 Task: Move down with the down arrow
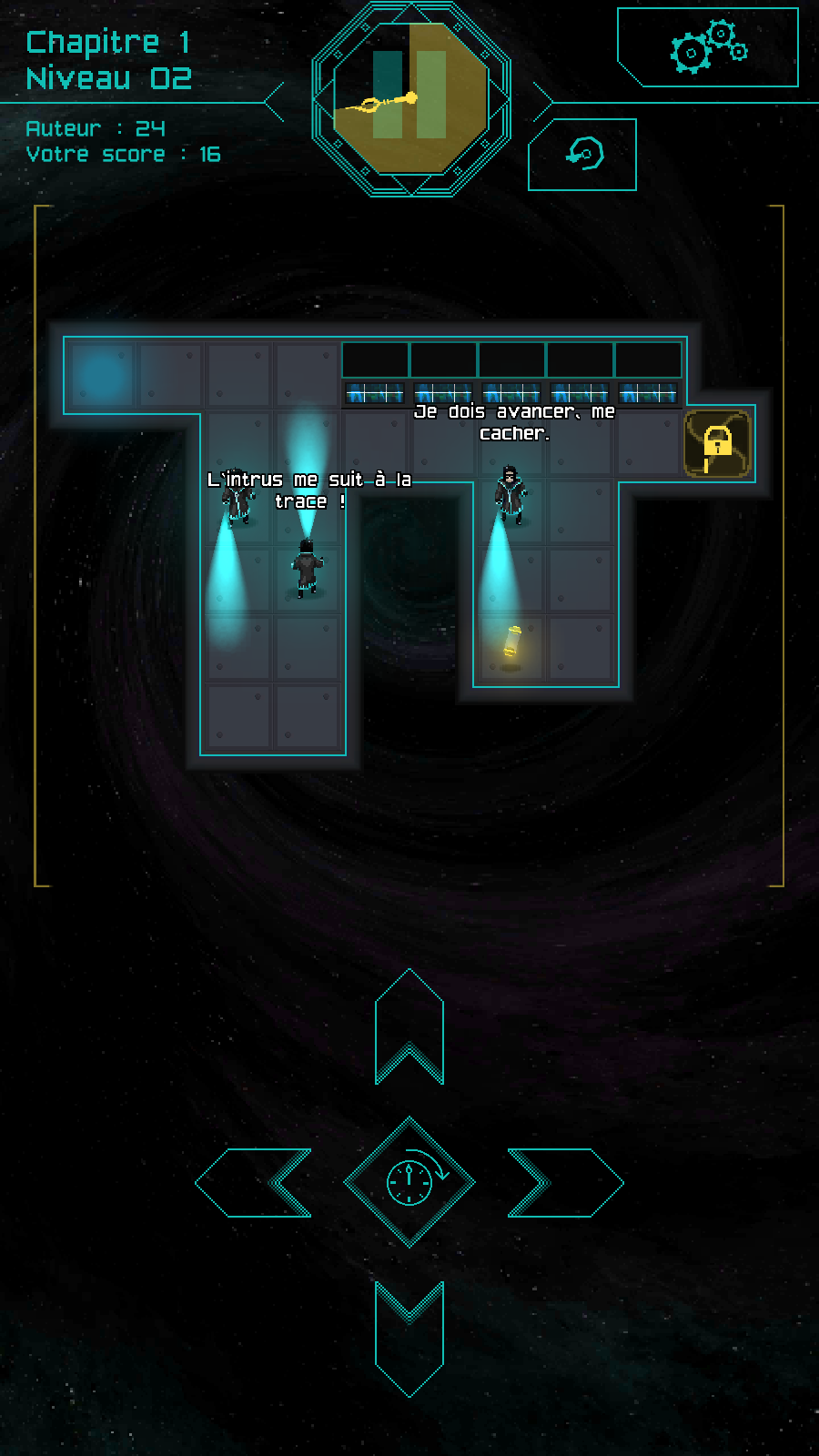tap(409, 1336)
